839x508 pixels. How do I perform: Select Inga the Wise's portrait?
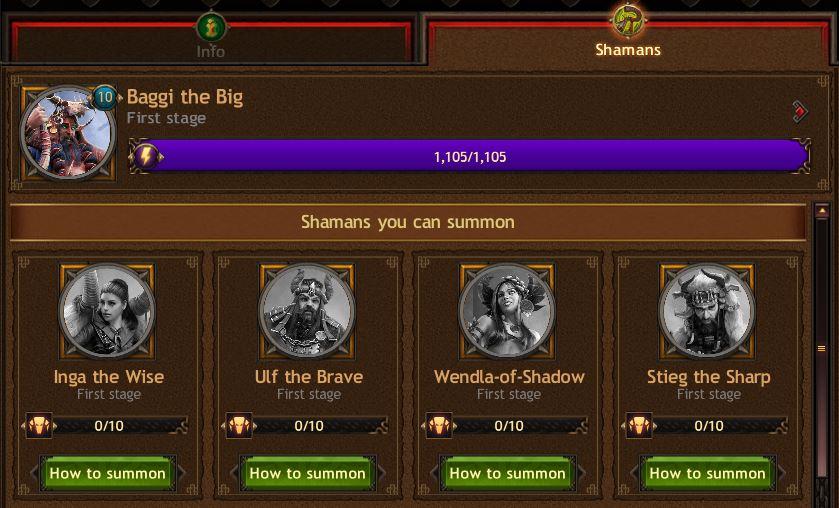[108, 311]
